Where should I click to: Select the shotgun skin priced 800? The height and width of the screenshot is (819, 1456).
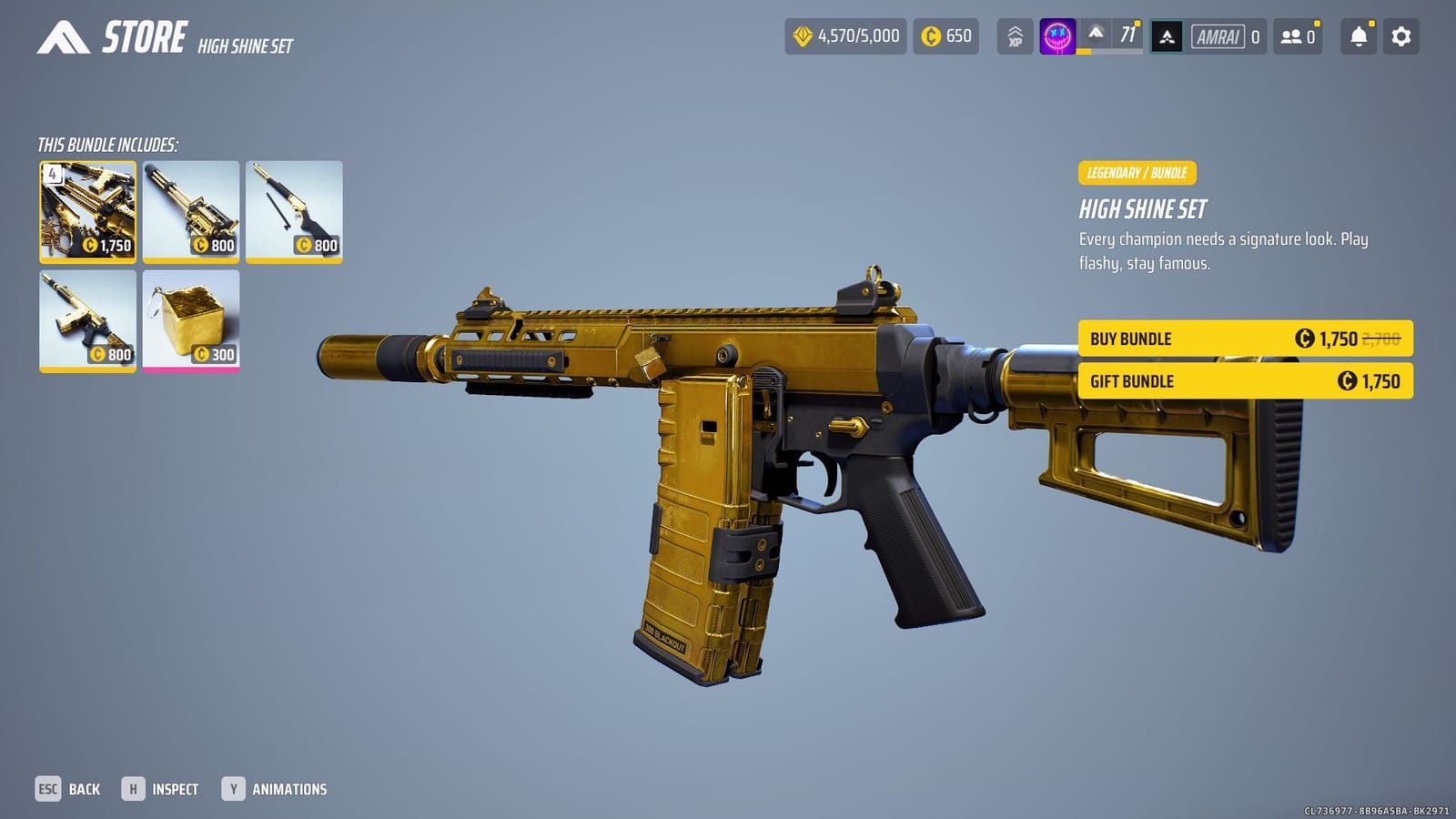[294, 211]
